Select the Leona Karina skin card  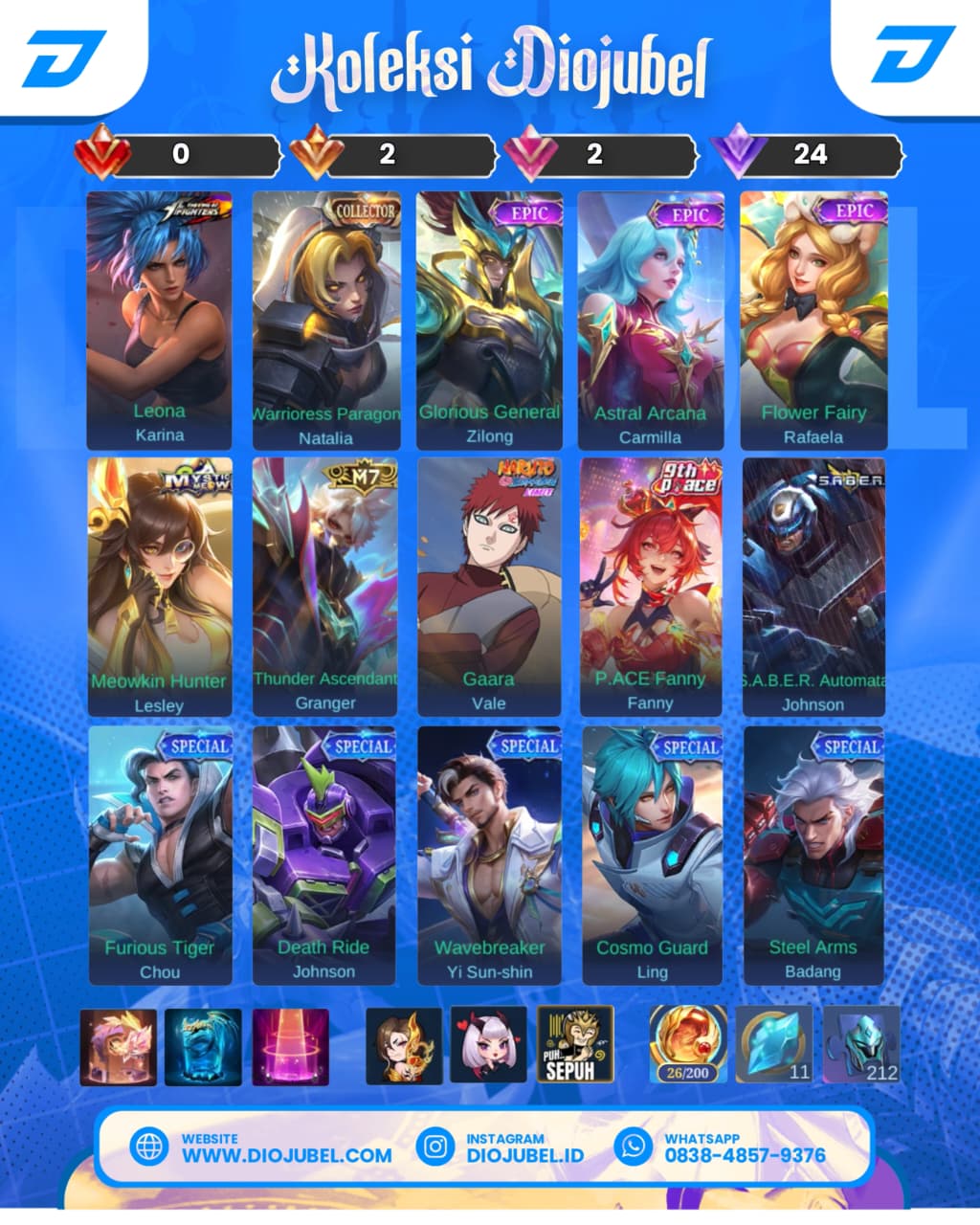[x=159, y=321]
